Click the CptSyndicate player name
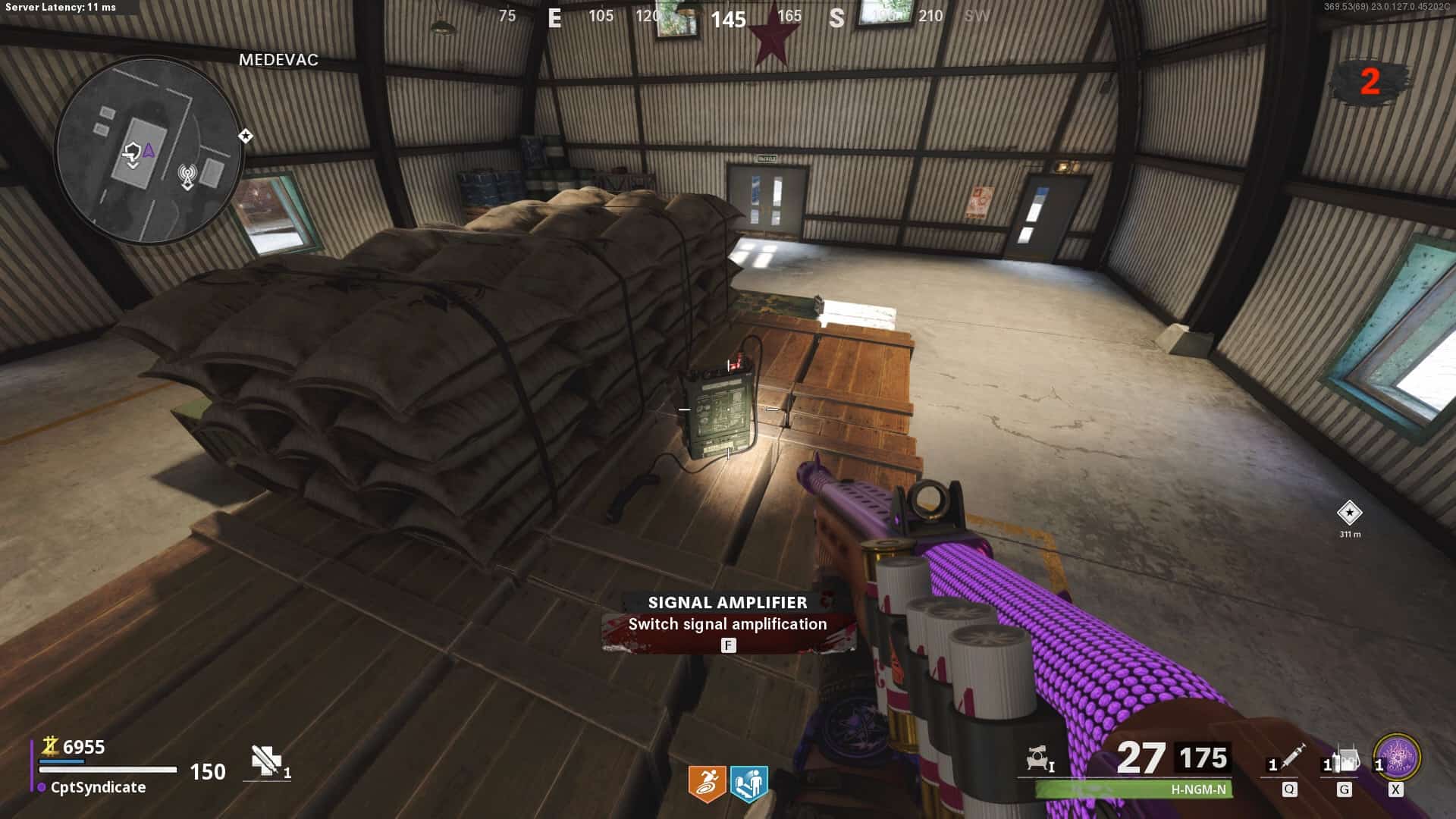1456x819 pixels. (98, 787)
